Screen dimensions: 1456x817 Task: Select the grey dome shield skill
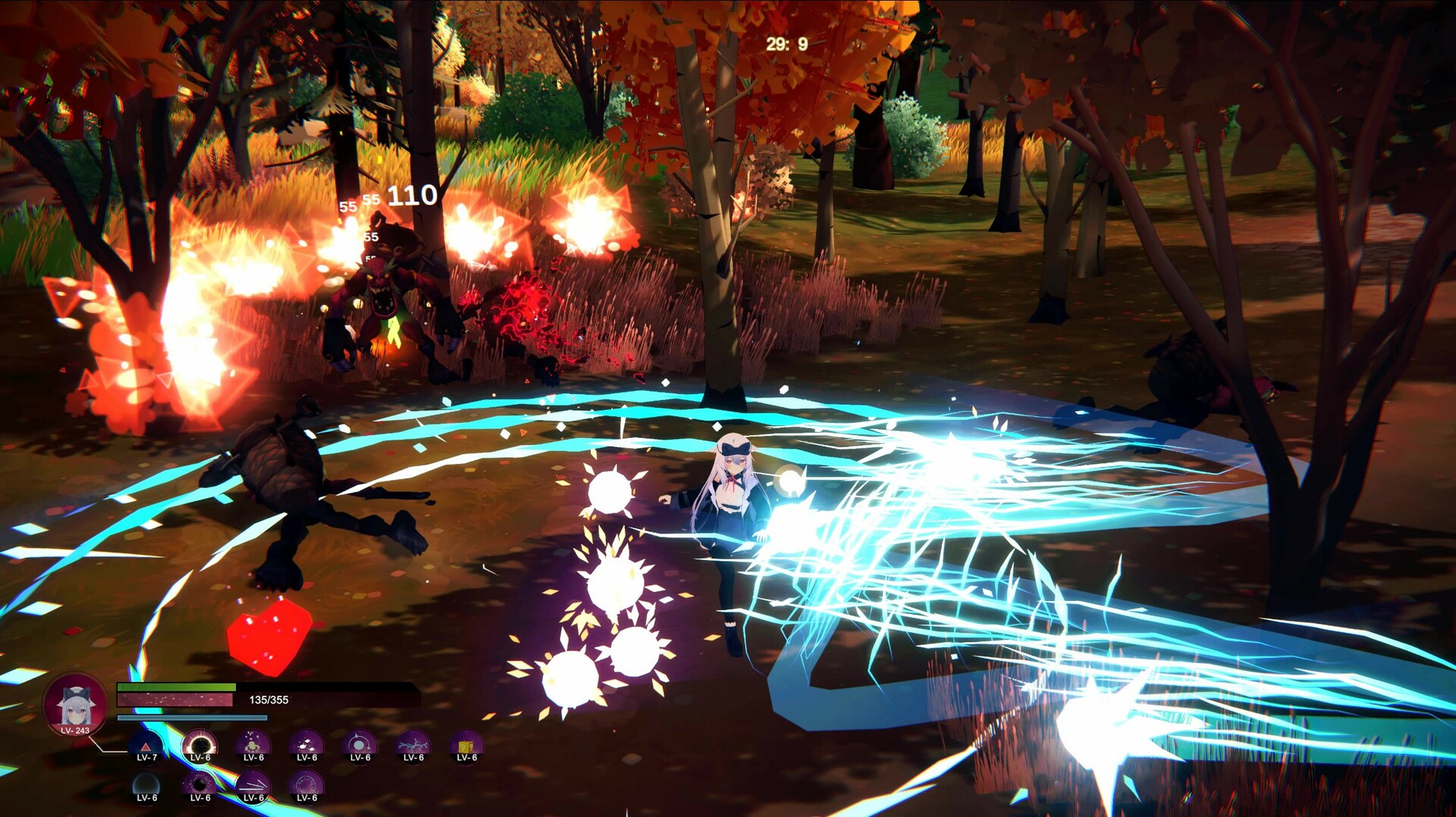click(x=146, y=786)
